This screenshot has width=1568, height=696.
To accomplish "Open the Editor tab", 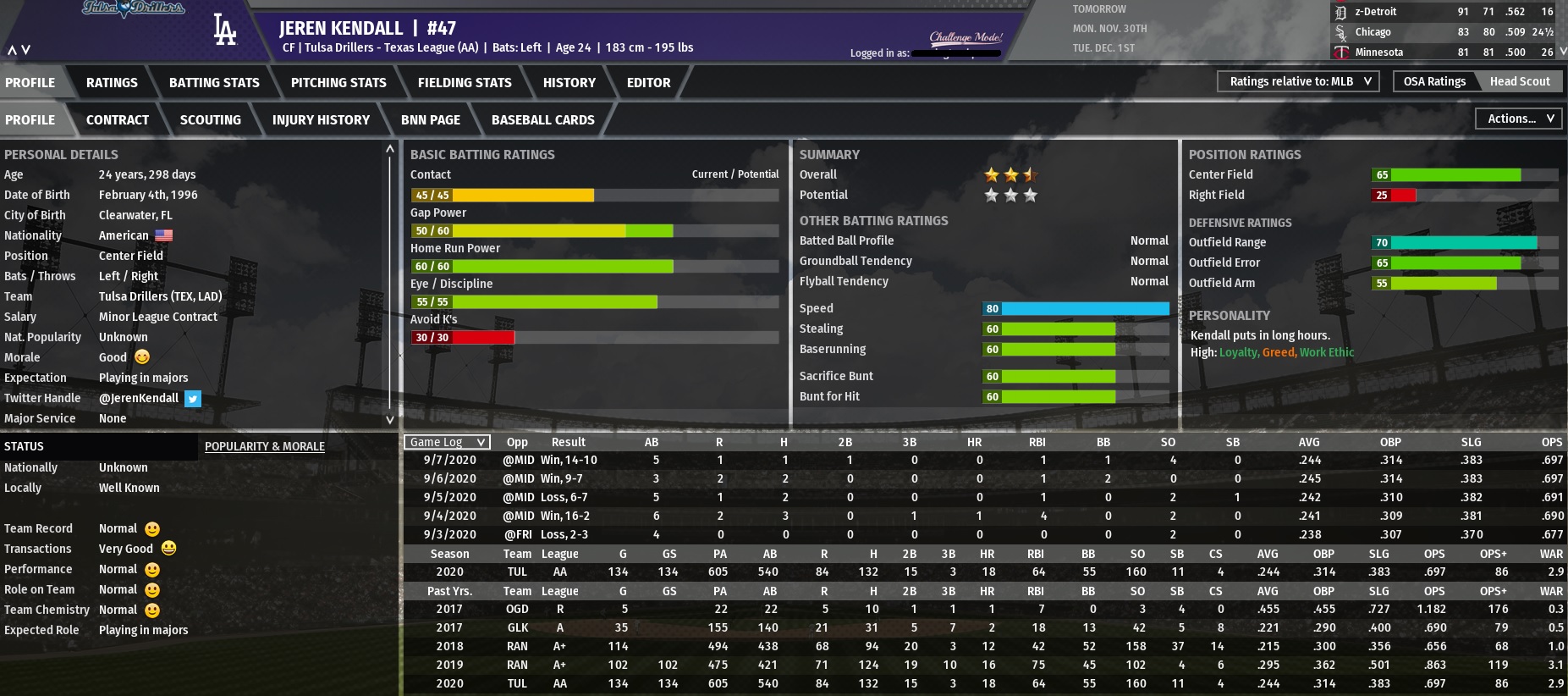I will click(x=648, y=82).
